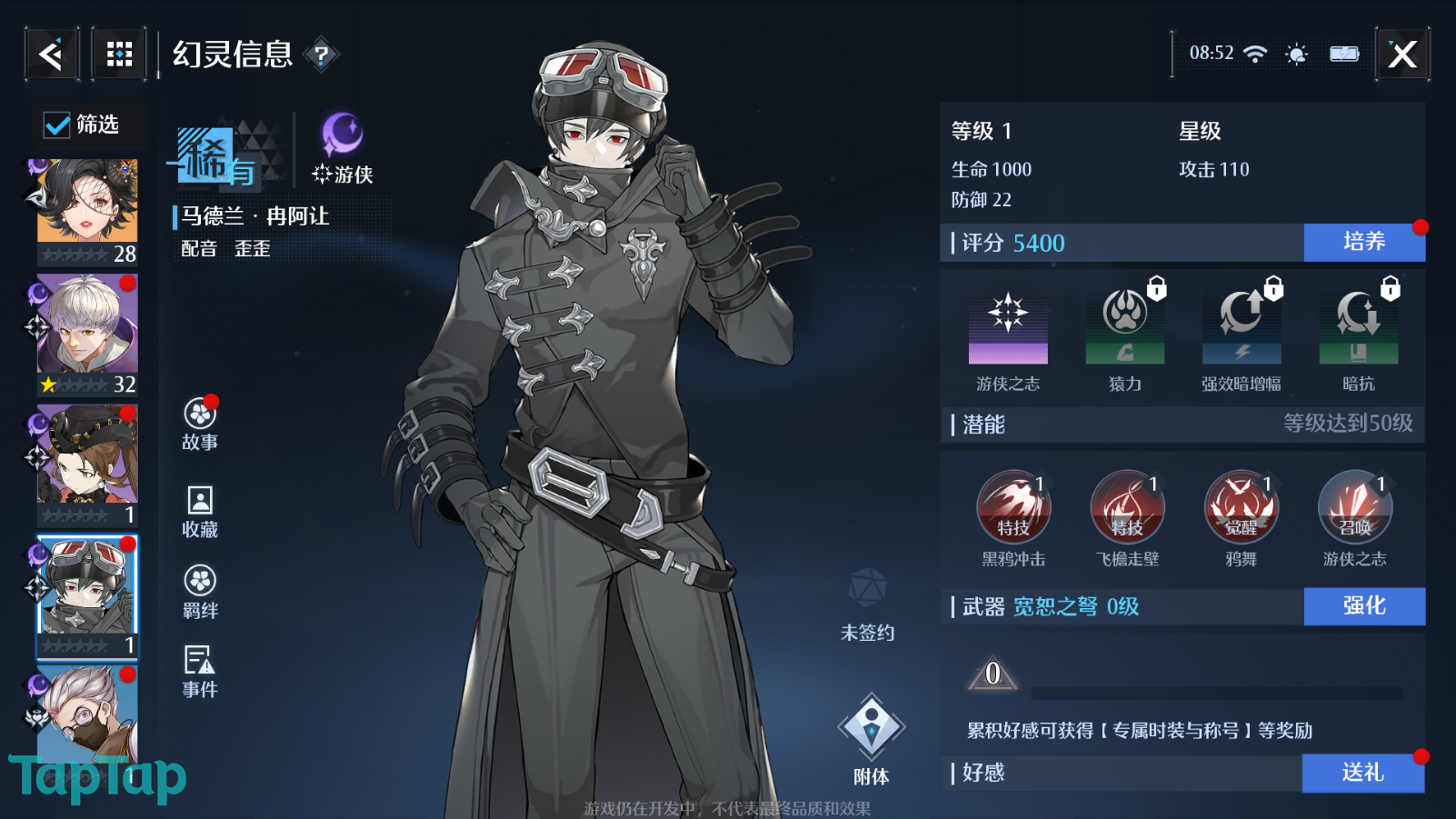Open the grid menu button
The width and height of the screenshot is (1456, 819).
[119, 55]
